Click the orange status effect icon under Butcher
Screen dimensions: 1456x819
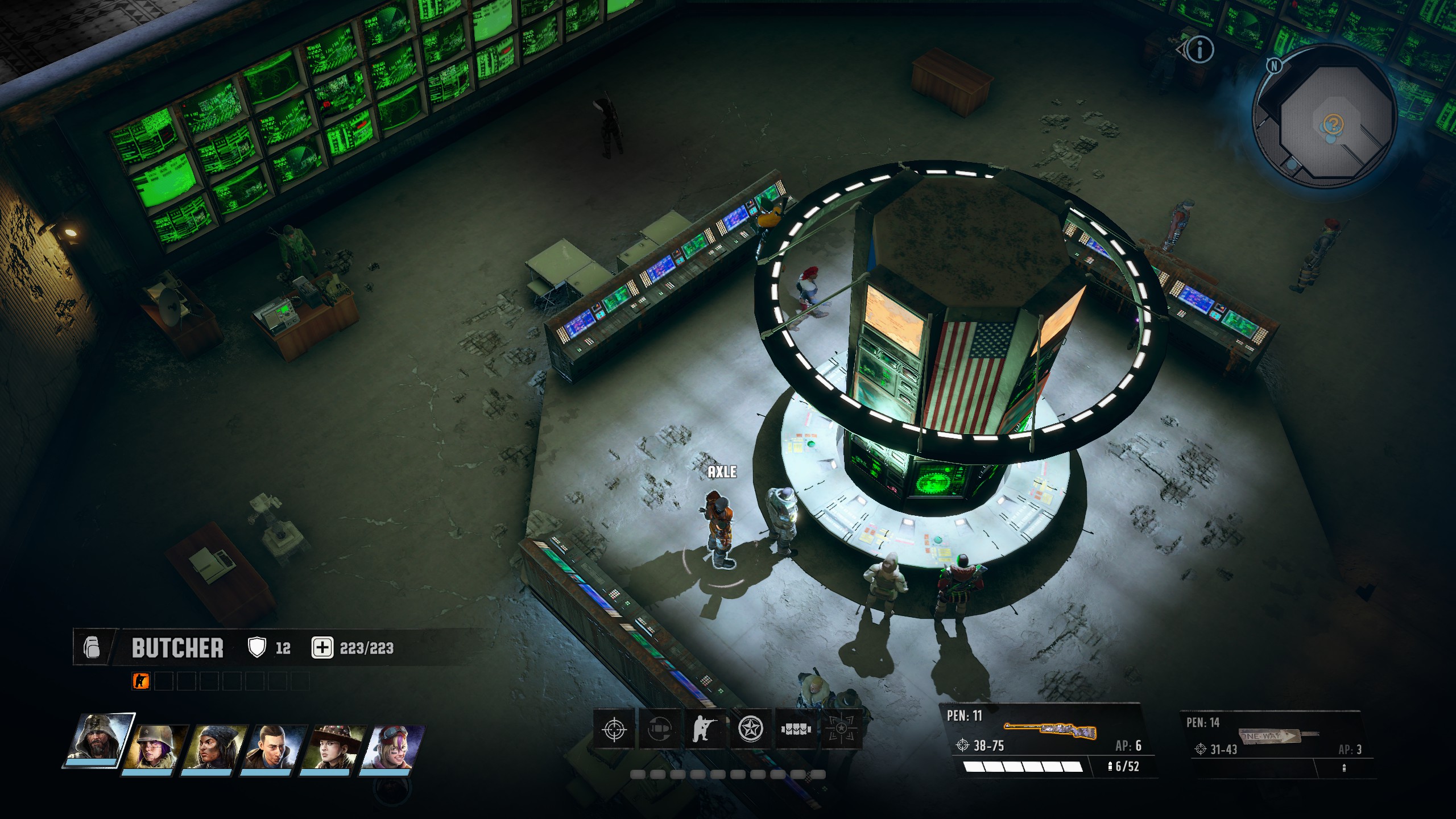tap(140, 681)
